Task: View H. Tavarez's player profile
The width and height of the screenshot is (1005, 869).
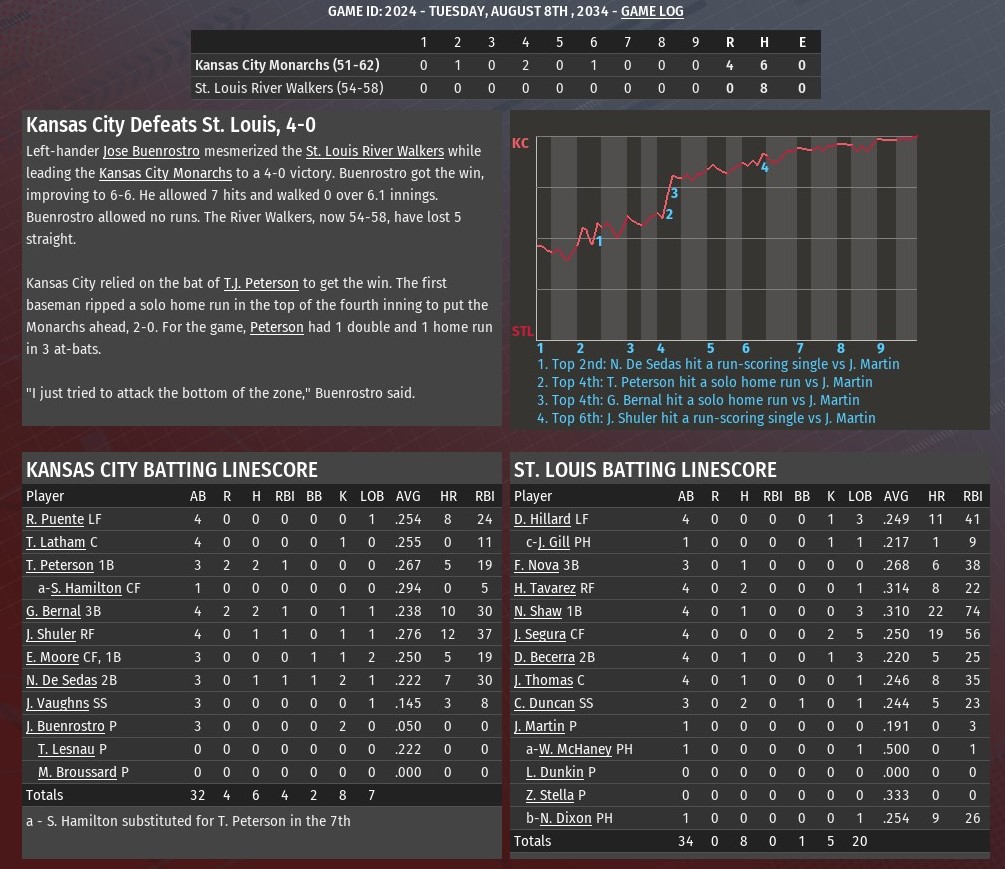Action: pos(545,588)
